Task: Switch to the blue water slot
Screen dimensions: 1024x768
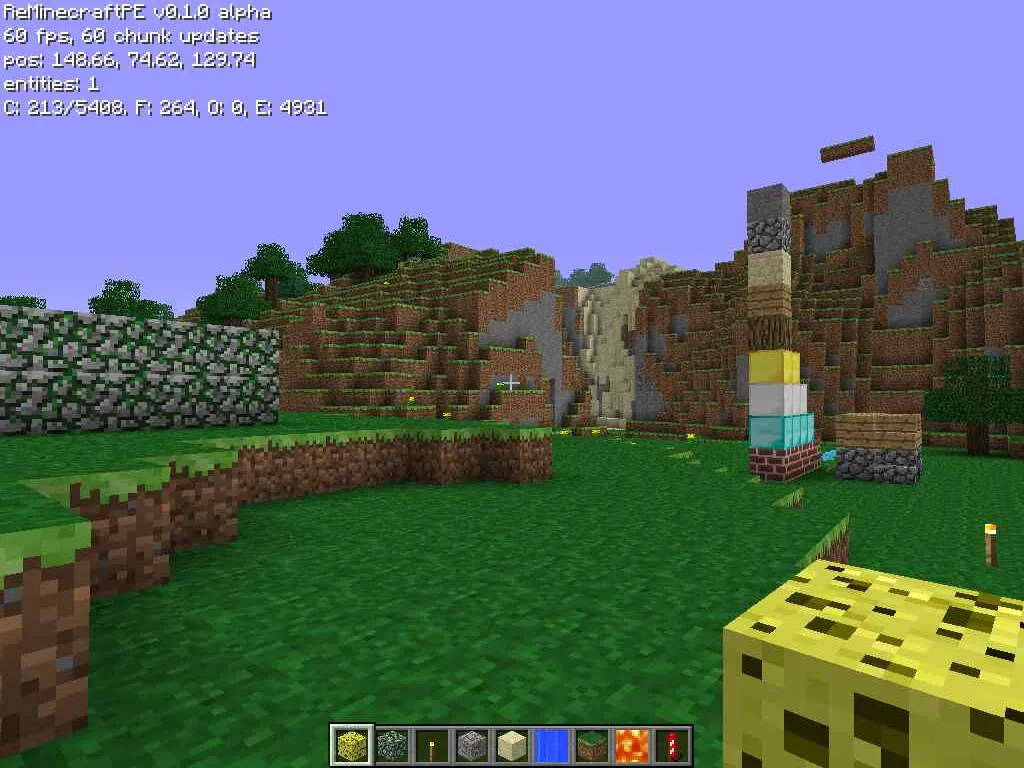Action: pos(552,745)
